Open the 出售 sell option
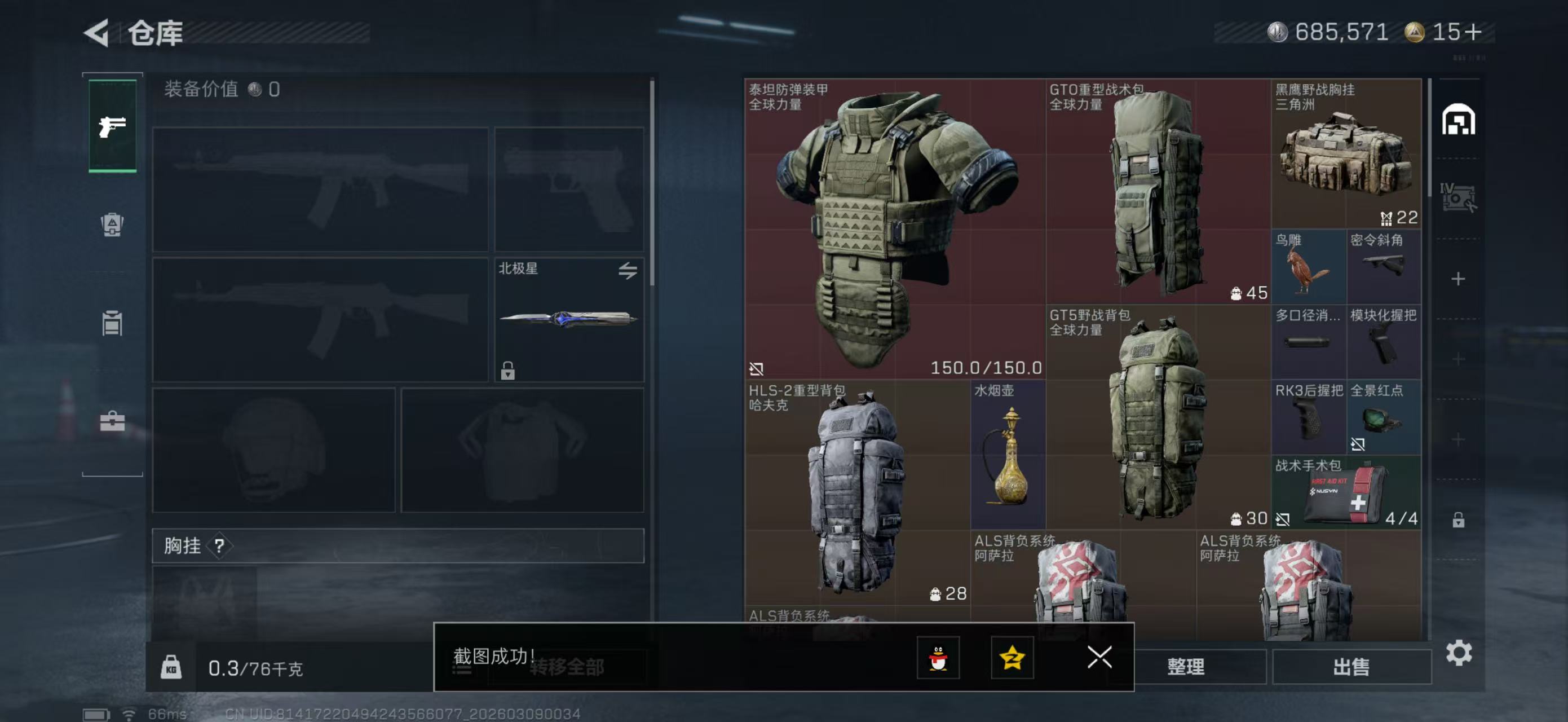Viewport: 1568px width, 722px height. 1351,667
